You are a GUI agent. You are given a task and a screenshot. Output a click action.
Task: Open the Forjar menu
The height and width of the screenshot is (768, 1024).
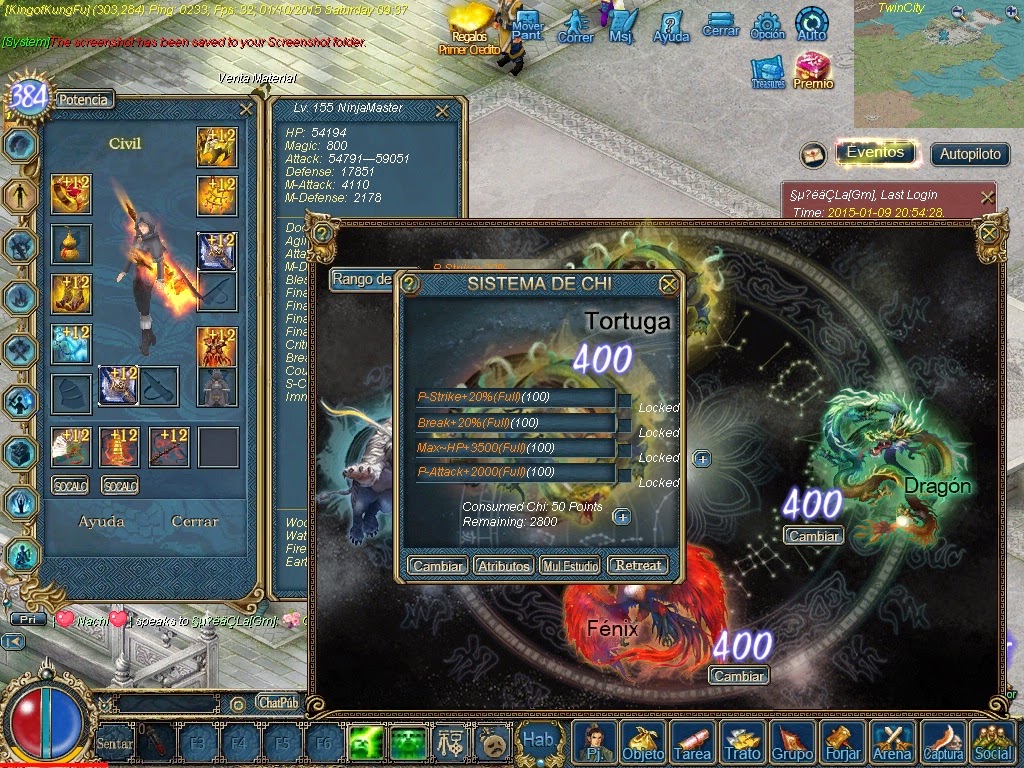pos(842,743)
